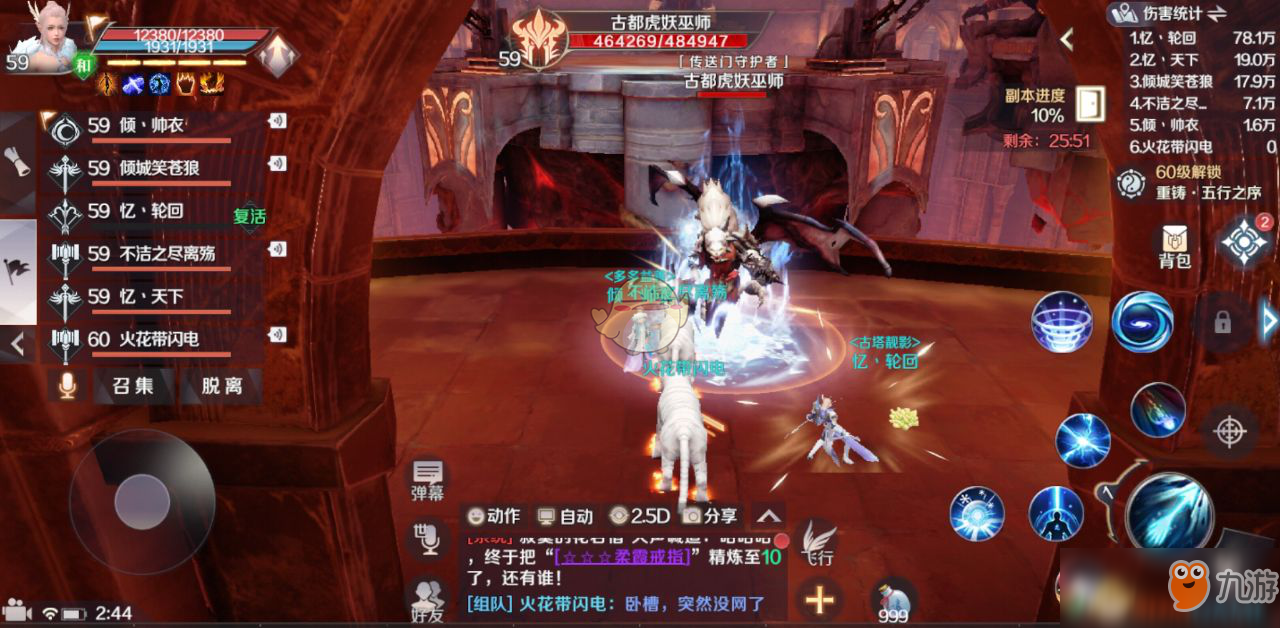The width and height of the screenshot is (1280, 628).
Task: Tap the target-lock crosshair button
Action: pos(1229,431)
